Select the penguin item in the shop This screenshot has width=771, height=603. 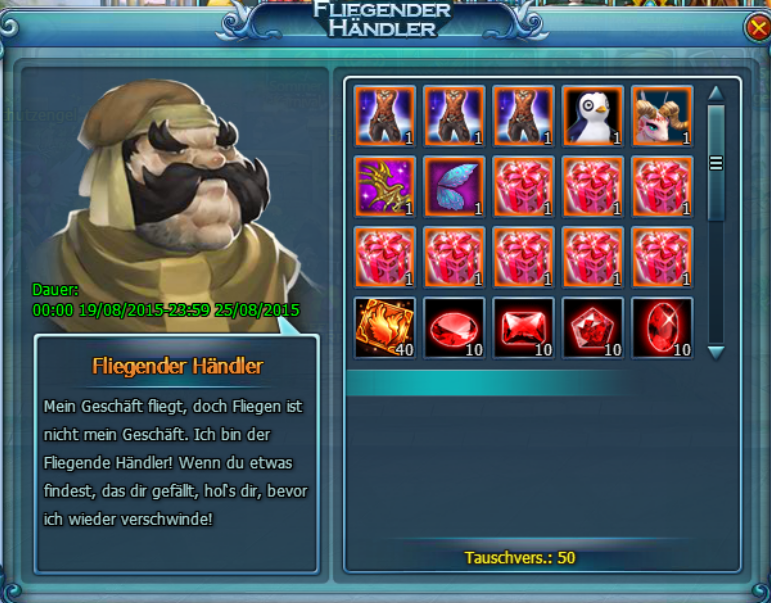(x=593, y=116)
